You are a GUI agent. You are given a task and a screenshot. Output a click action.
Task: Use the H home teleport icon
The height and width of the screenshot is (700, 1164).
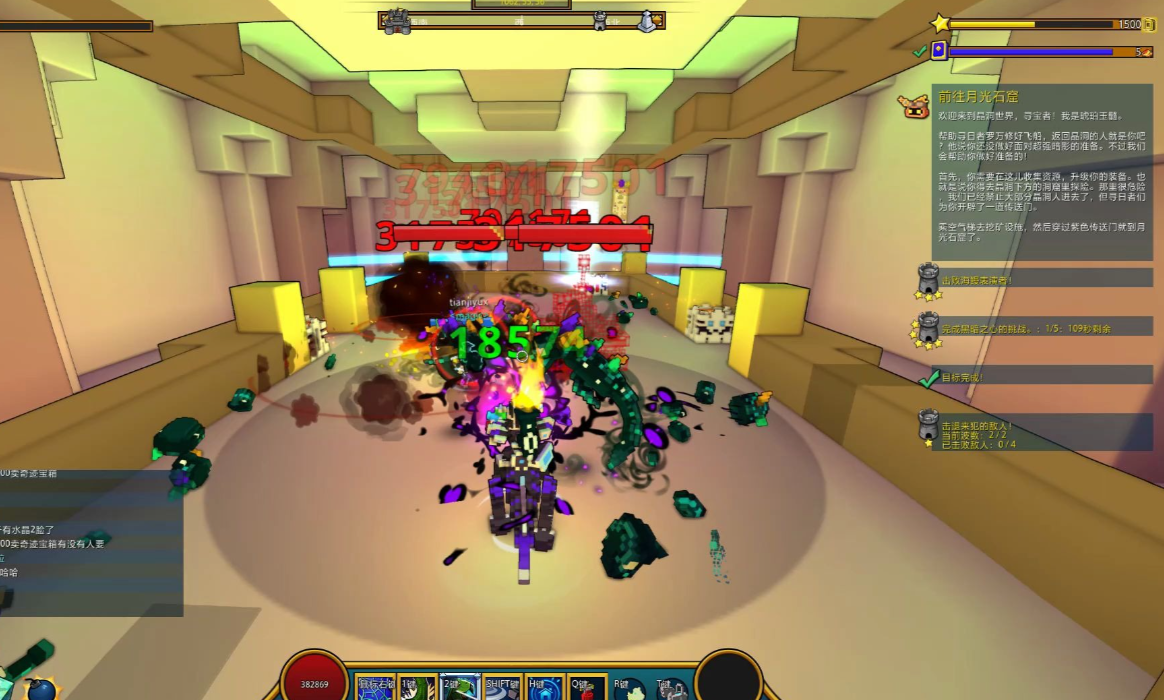pos(545,688)
